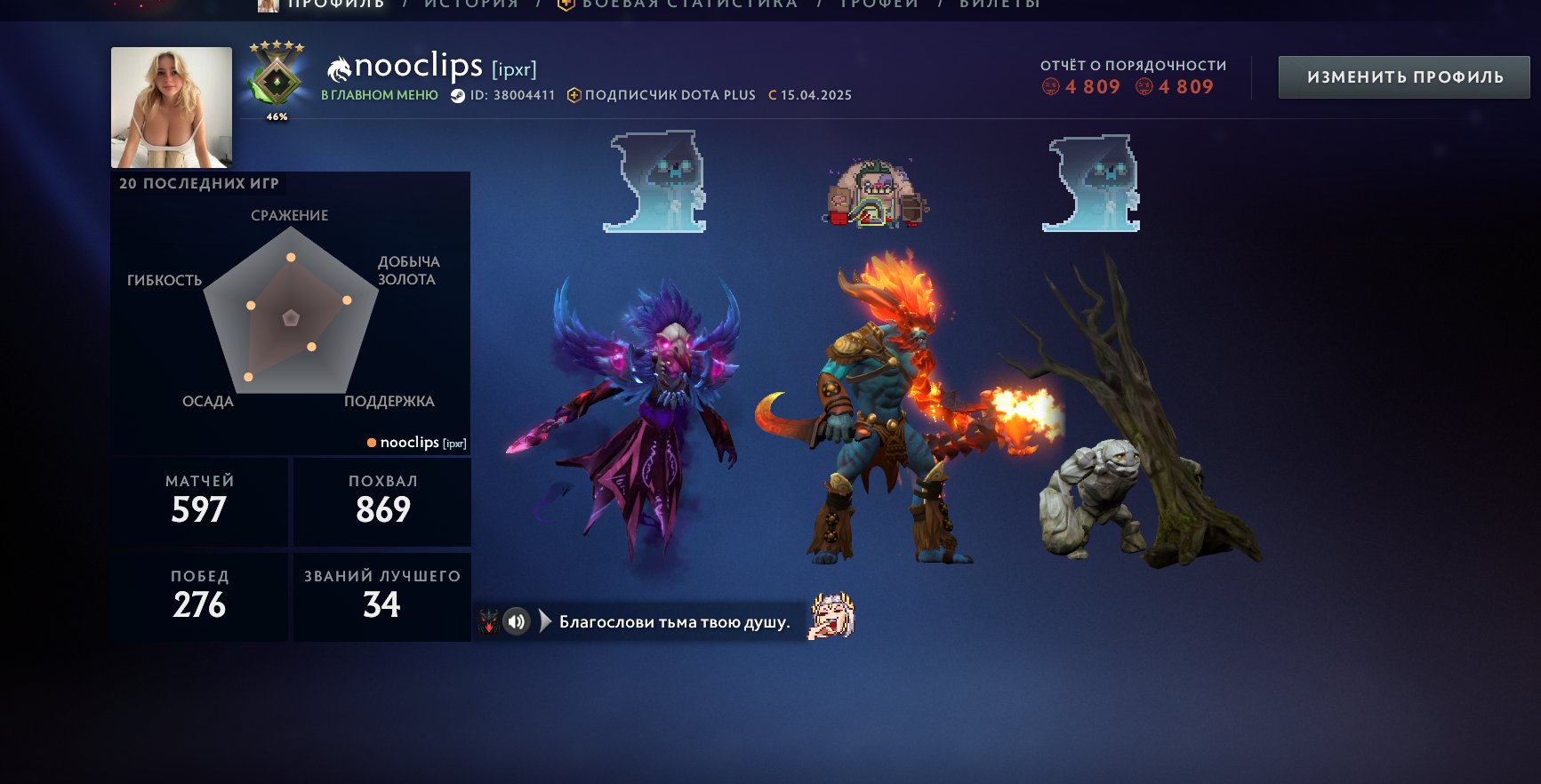Switch to the ИСТОРИЯ tab

tap(469, 5)
